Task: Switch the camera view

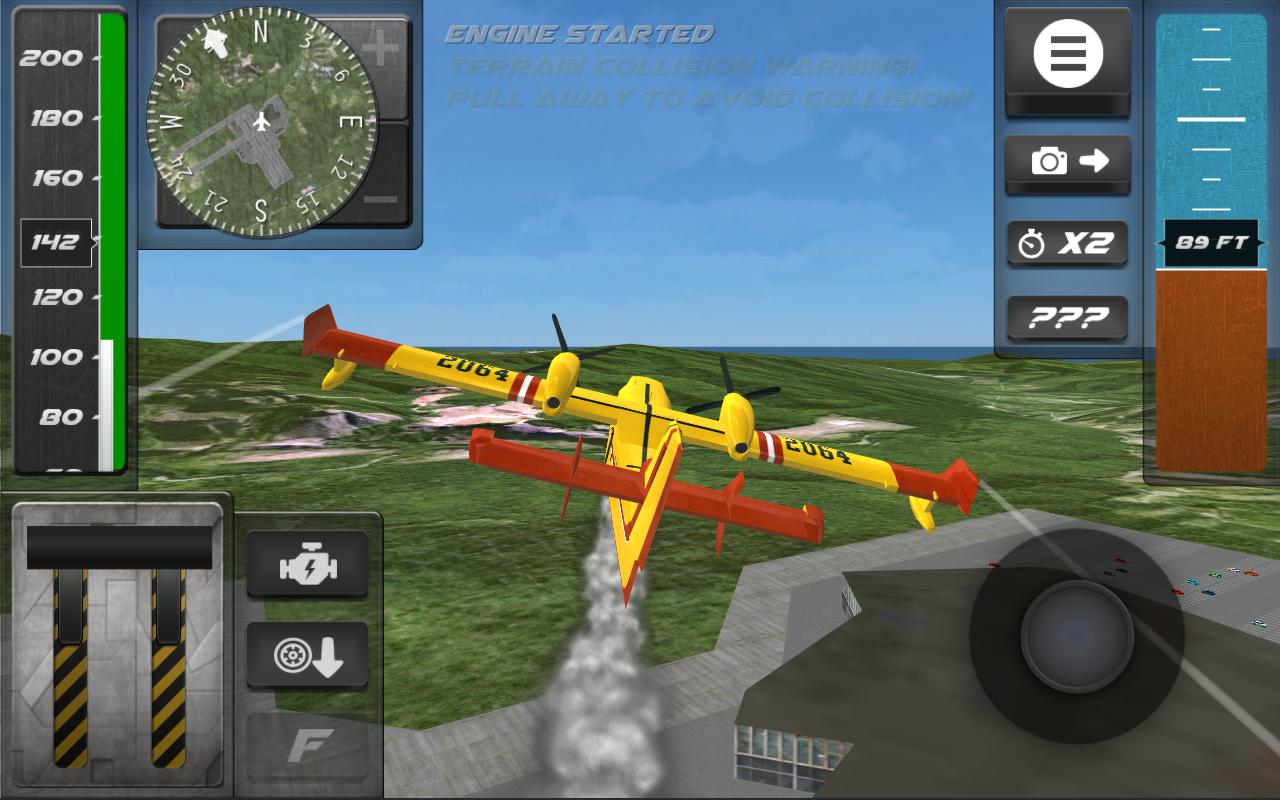Action: (x=1067, y=161)
